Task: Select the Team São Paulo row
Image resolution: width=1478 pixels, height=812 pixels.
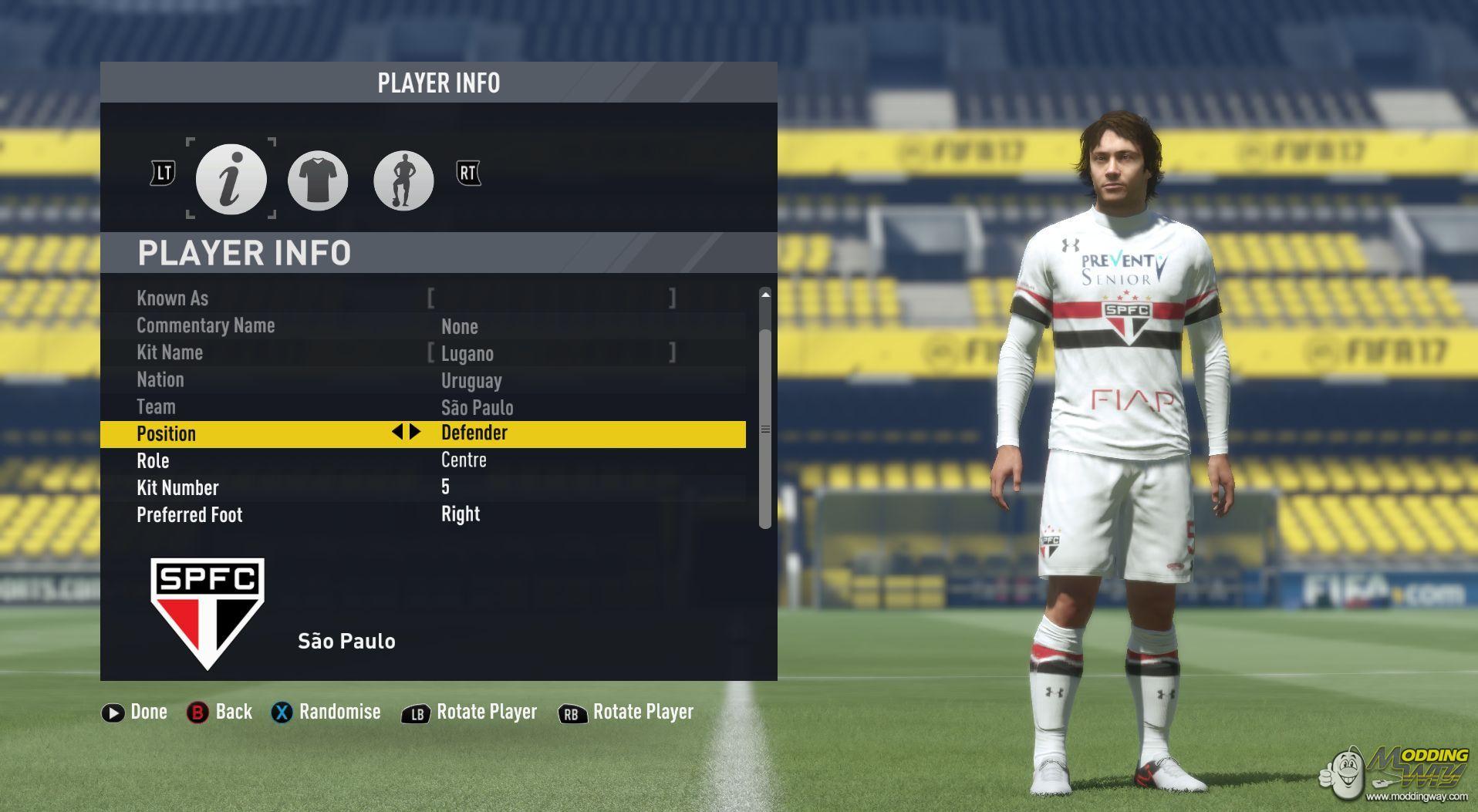Action: pos(423,407)
